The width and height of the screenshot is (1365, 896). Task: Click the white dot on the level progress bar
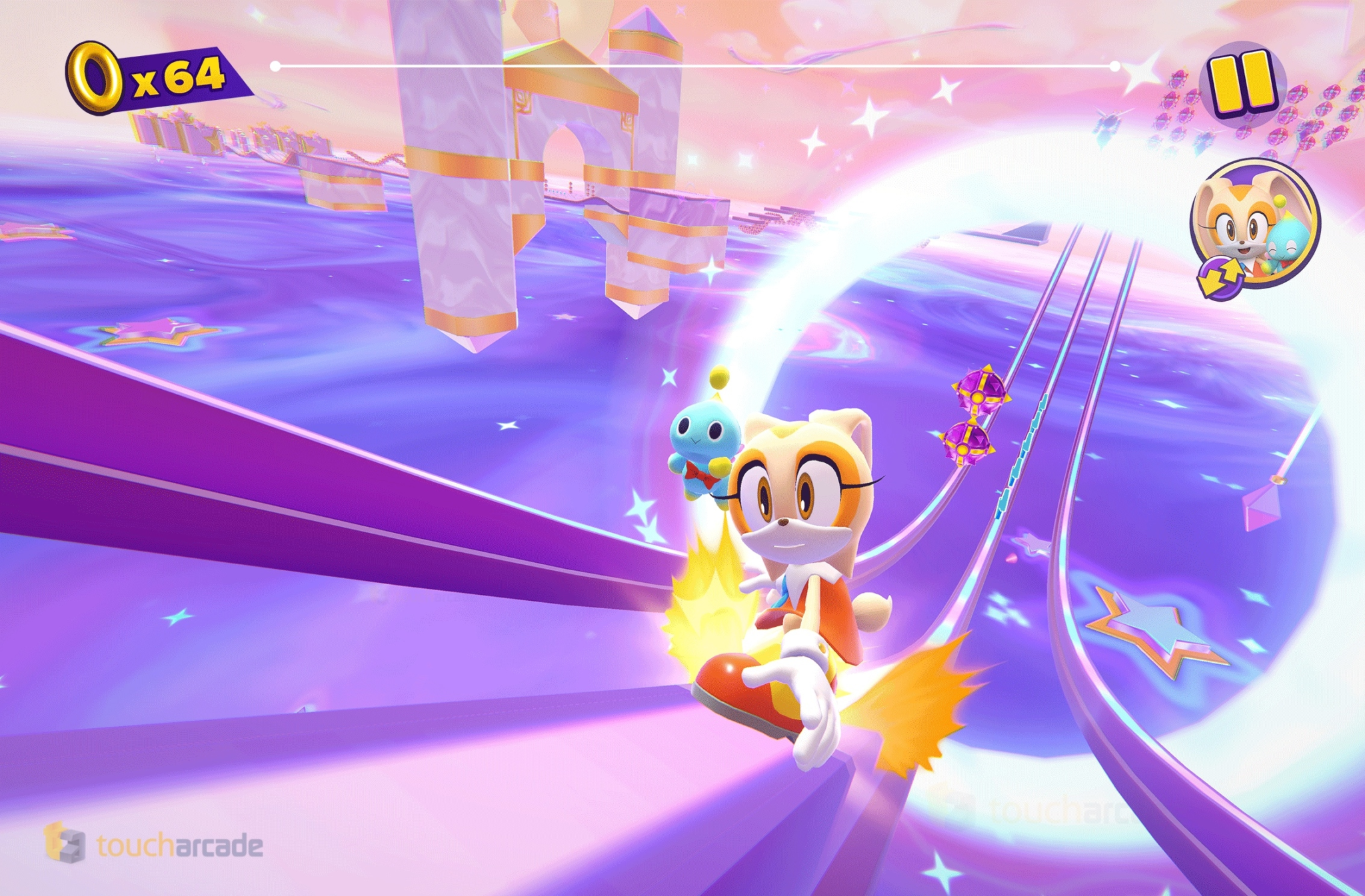[x=1114, y=65]
